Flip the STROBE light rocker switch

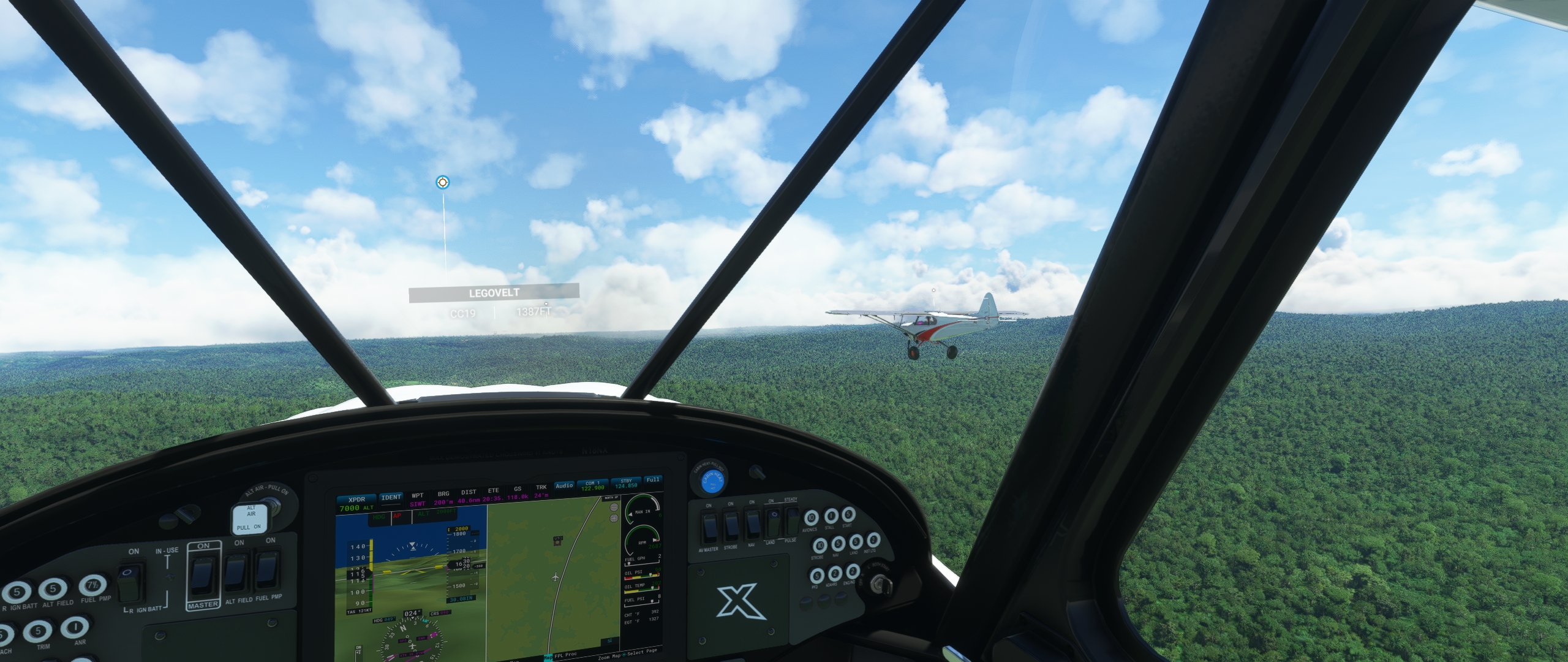731,526
